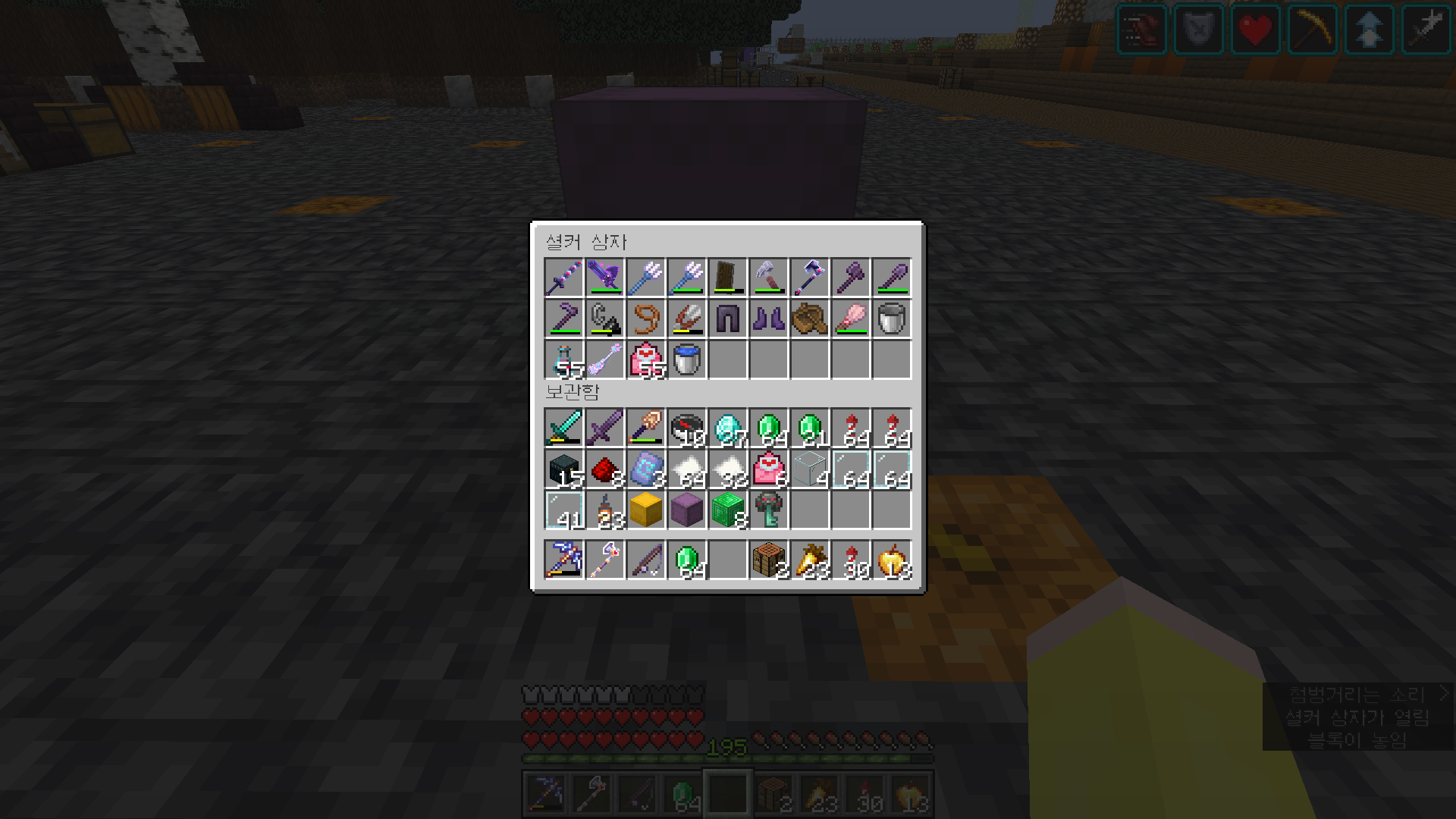Toggle the shield HUD indicator
Viewport: 1456px width, 819px height.
pos(1198,30)
